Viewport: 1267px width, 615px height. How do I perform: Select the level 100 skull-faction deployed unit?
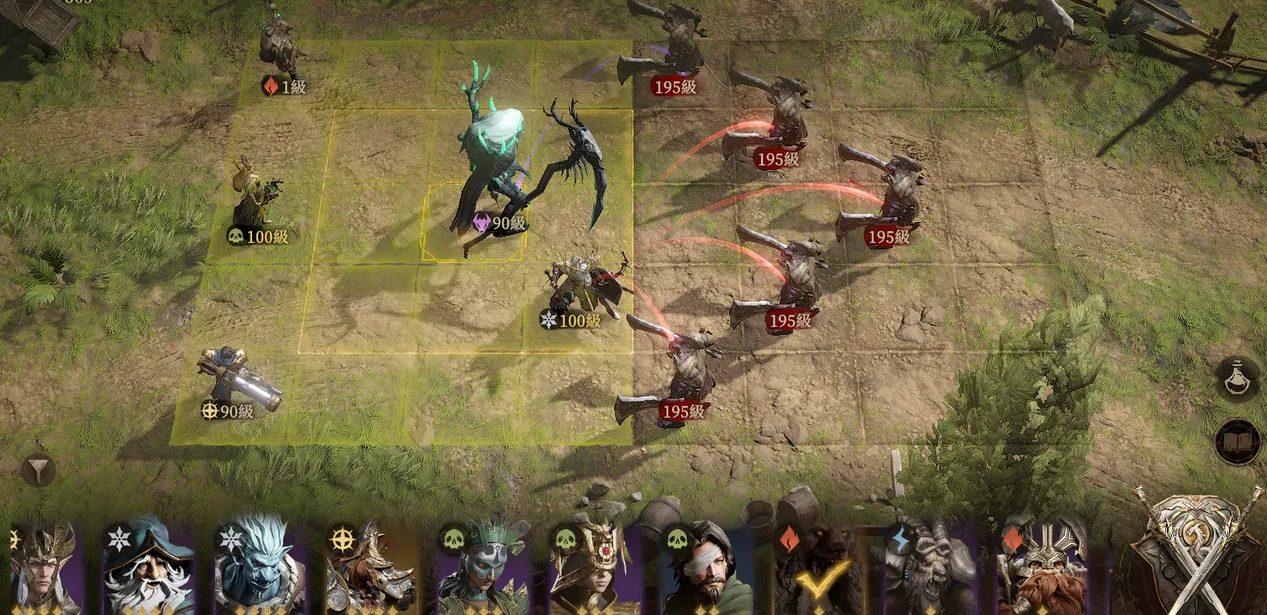[254, 196]
